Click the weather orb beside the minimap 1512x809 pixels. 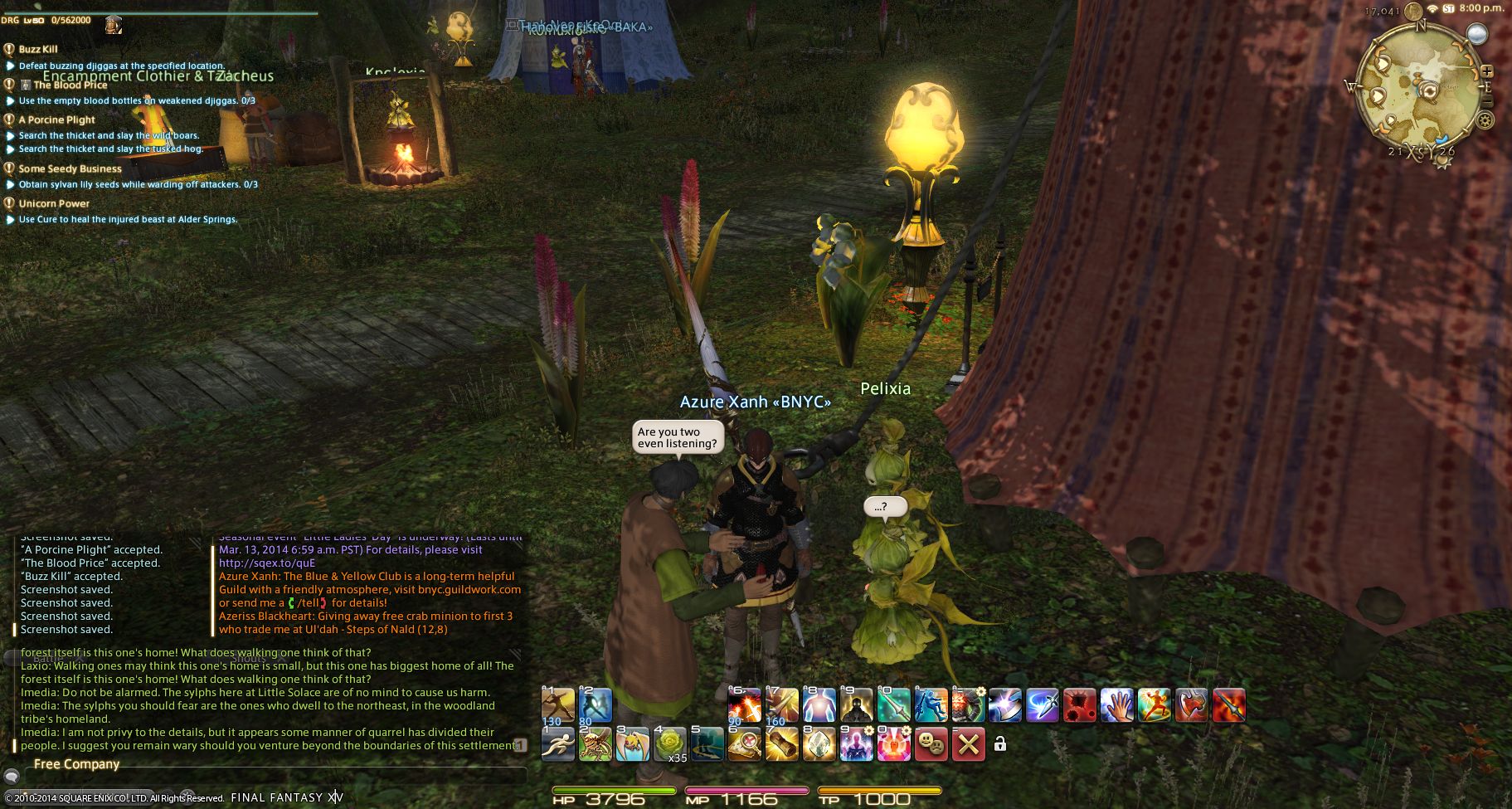tap(1476, 33)
